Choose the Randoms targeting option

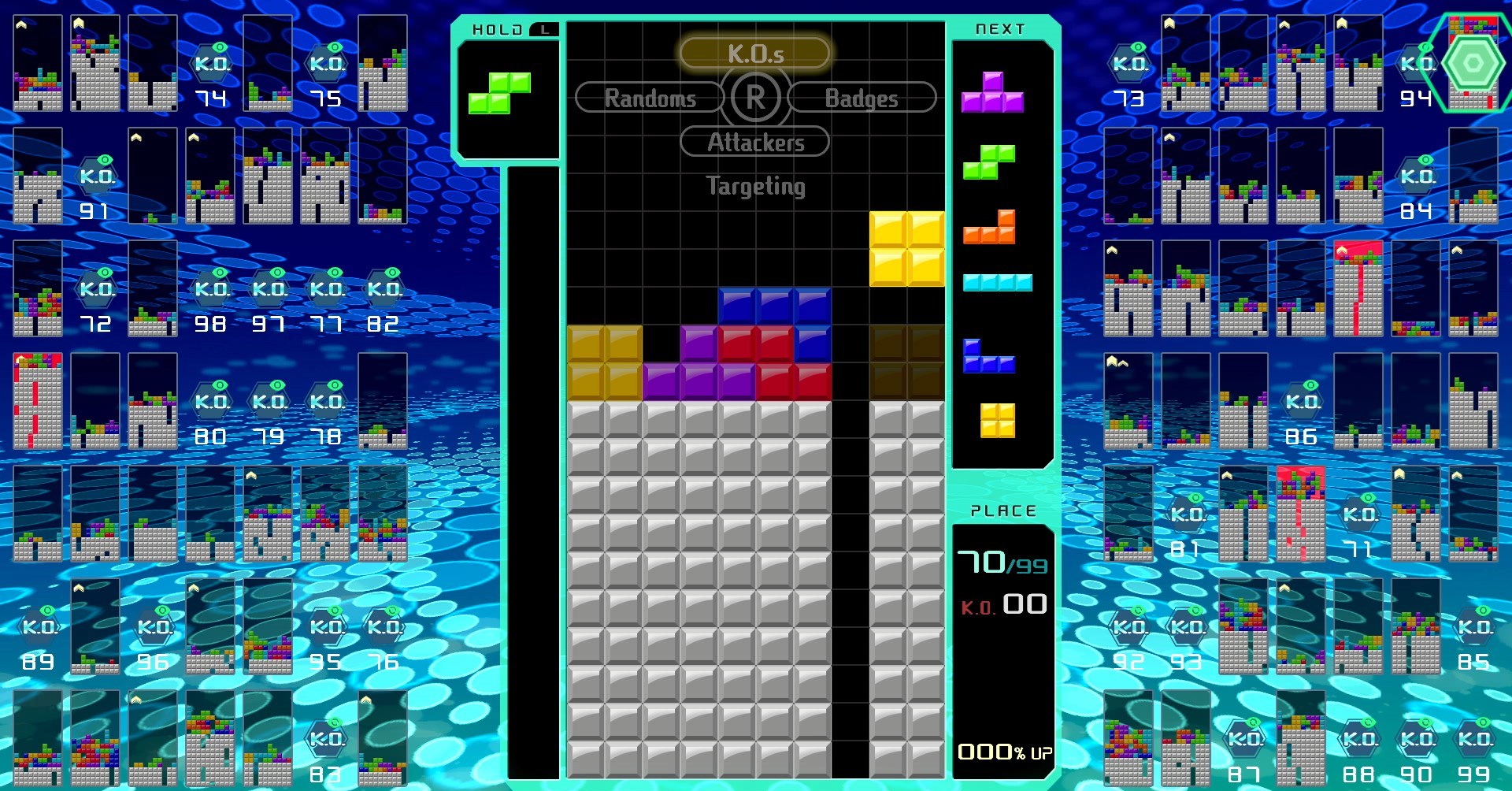tap(650, 98)
